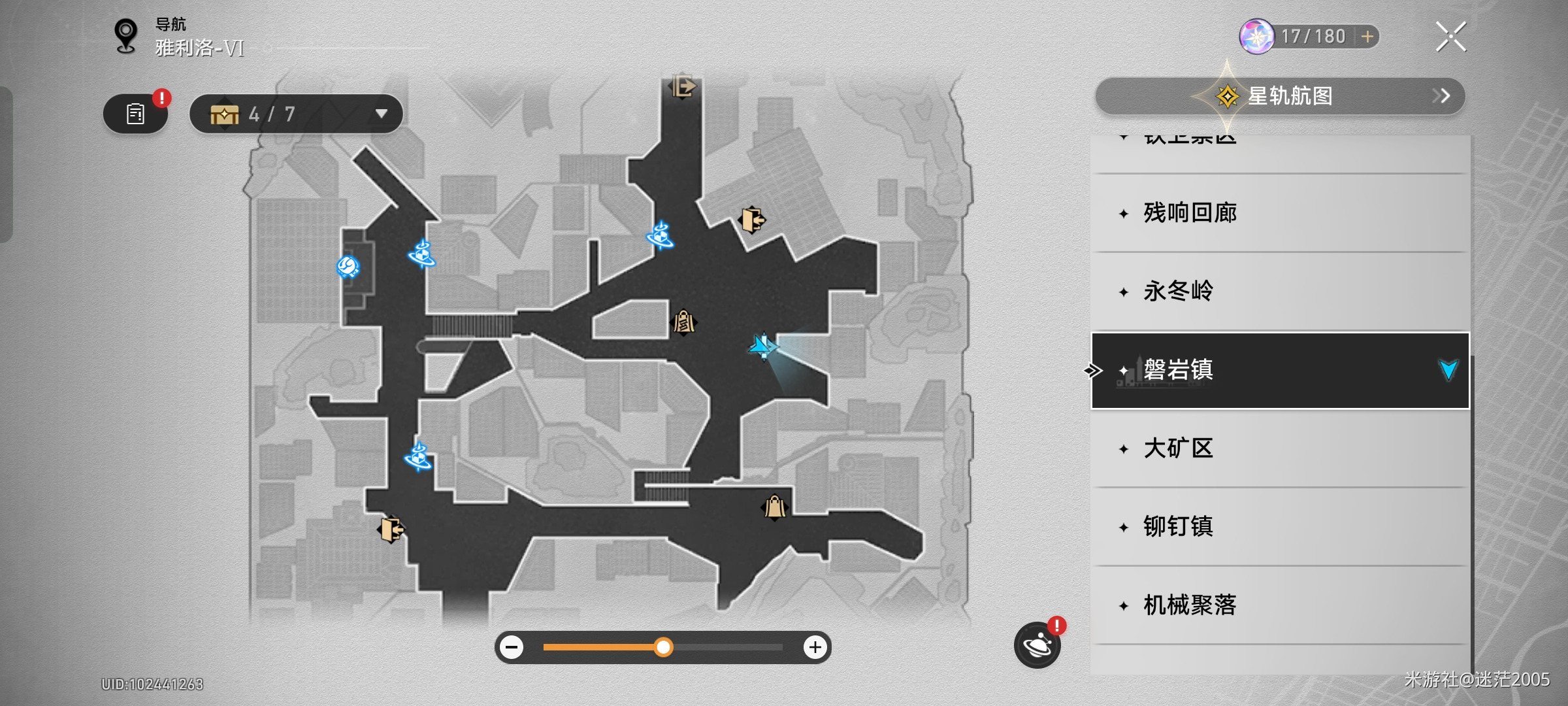Select the shopping bag marker beside the stairs
Image resolution: width=1568 pixels, height=706 pixels.
(775, 507)
